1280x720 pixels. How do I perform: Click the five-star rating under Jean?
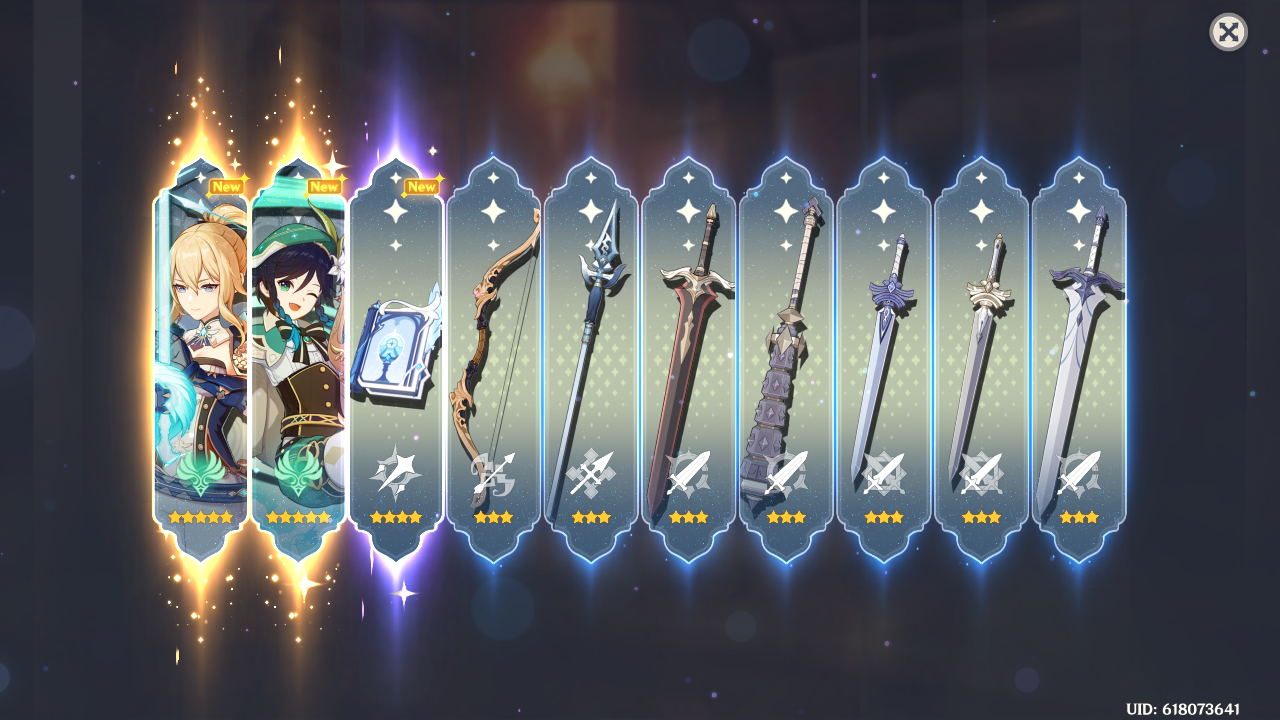point(200,516)
